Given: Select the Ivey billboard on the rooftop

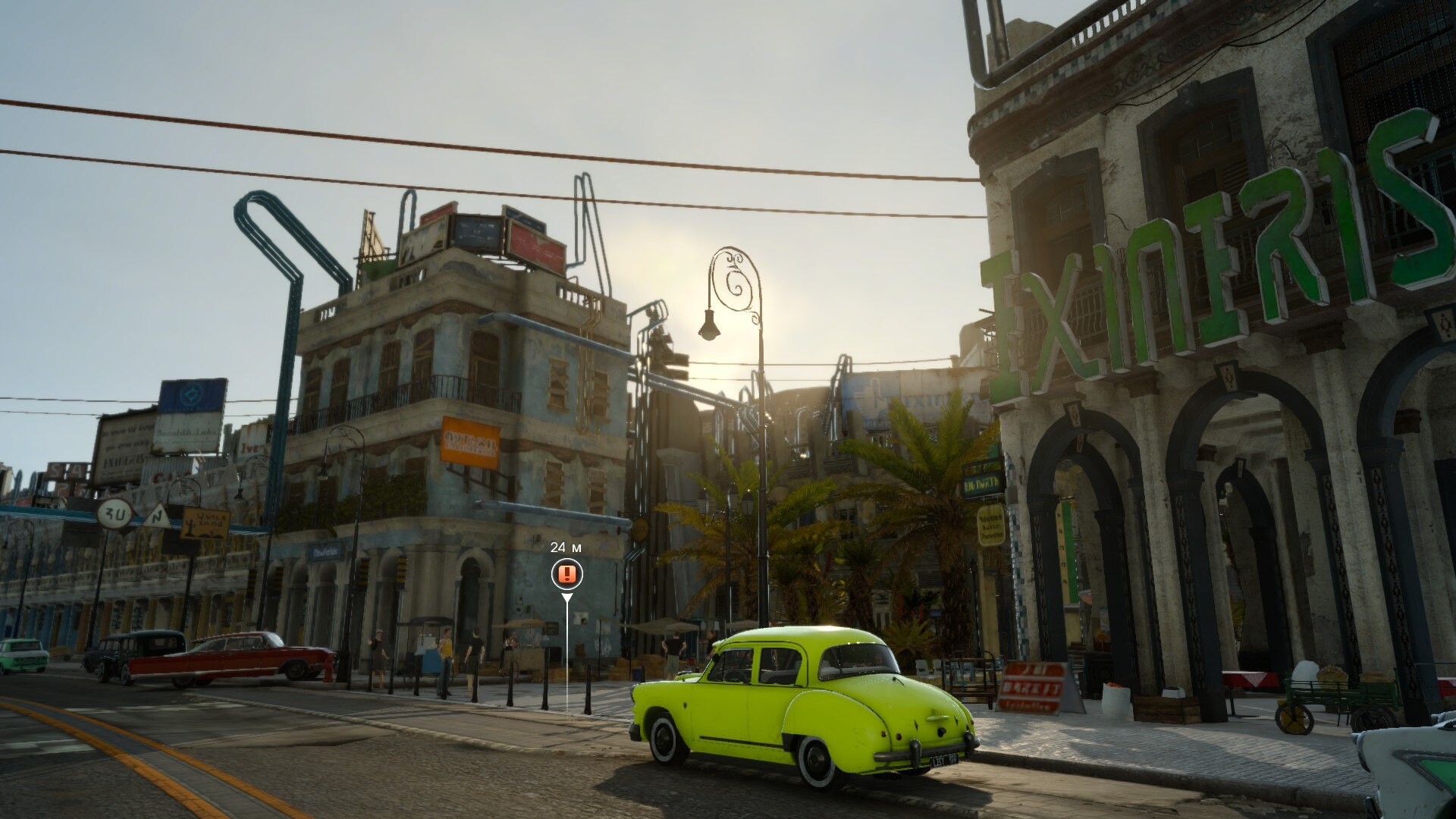Looking at the screenshot, I should tap(253, 446).
